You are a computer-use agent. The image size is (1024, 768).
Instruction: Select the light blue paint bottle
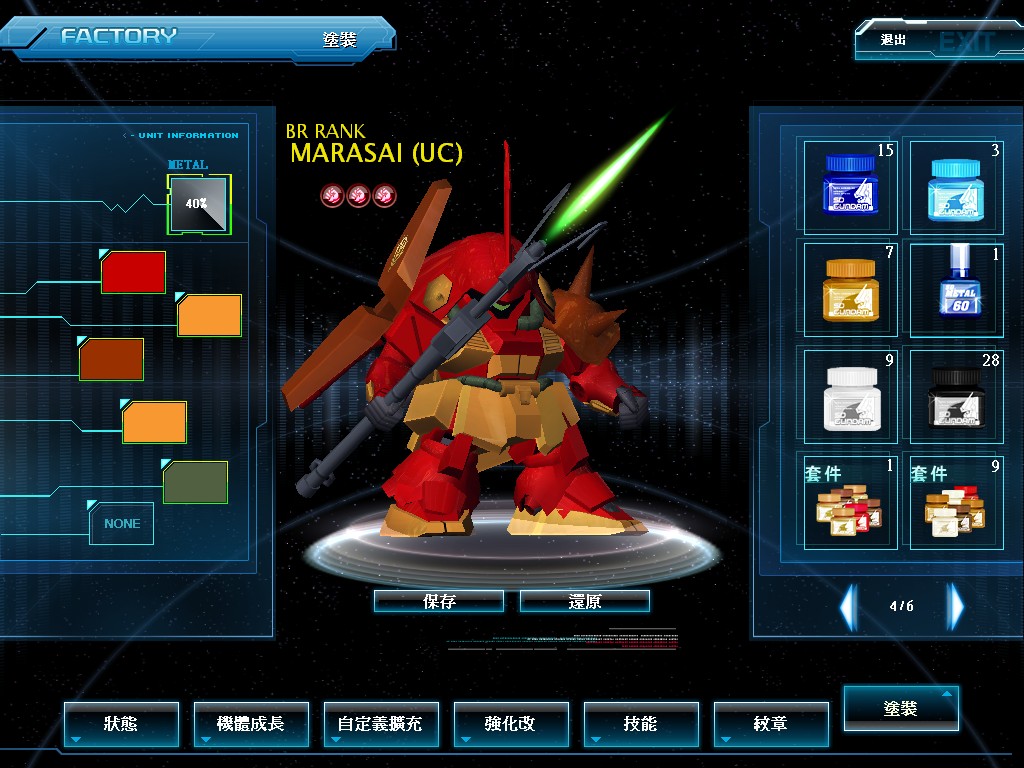pyautogui.click(x=953, y=186)
